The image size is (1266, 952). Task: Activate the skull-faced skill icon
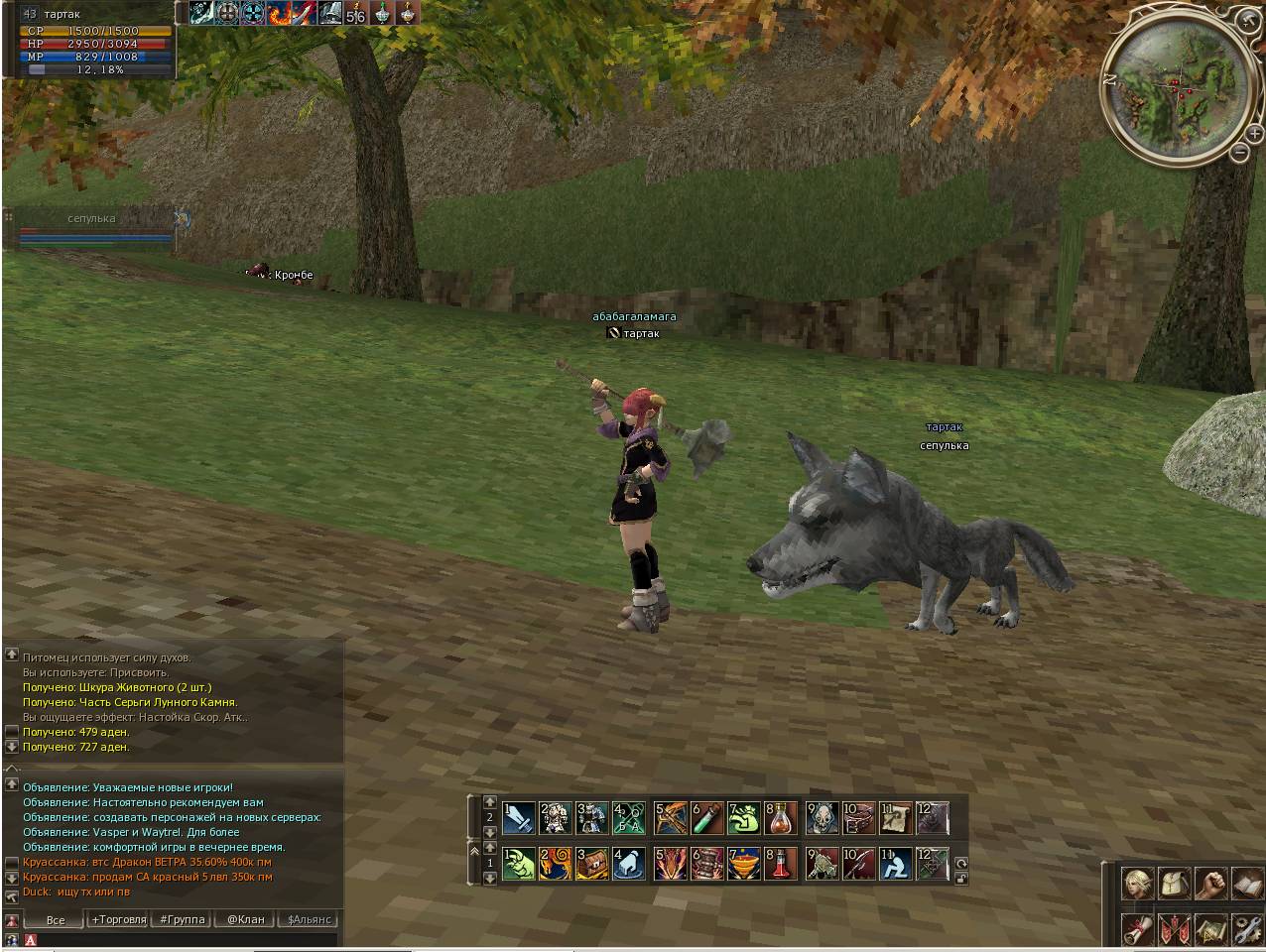(x=823, y=818)
